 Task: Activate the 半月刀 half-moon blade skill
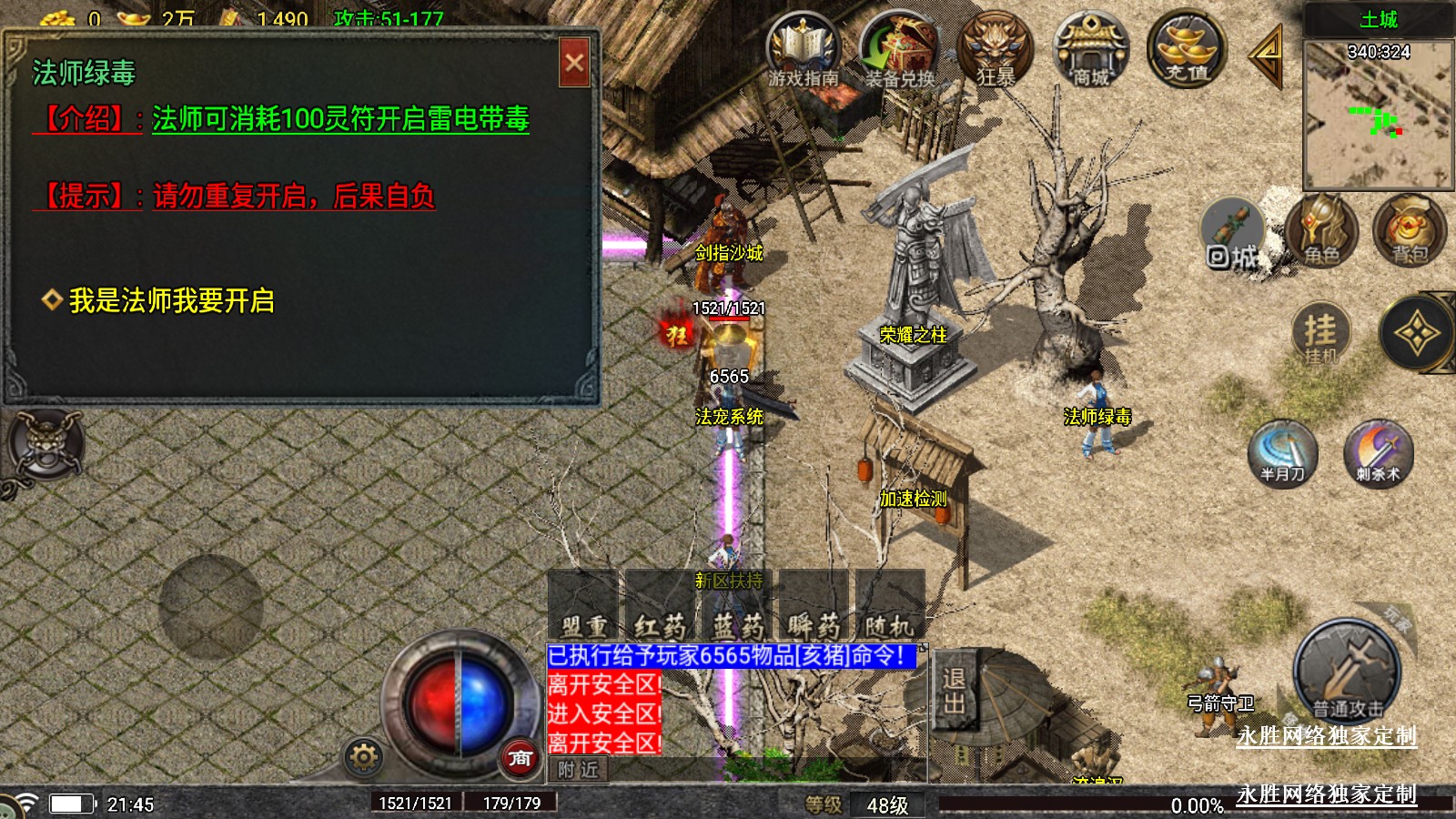pos(1282,453)
